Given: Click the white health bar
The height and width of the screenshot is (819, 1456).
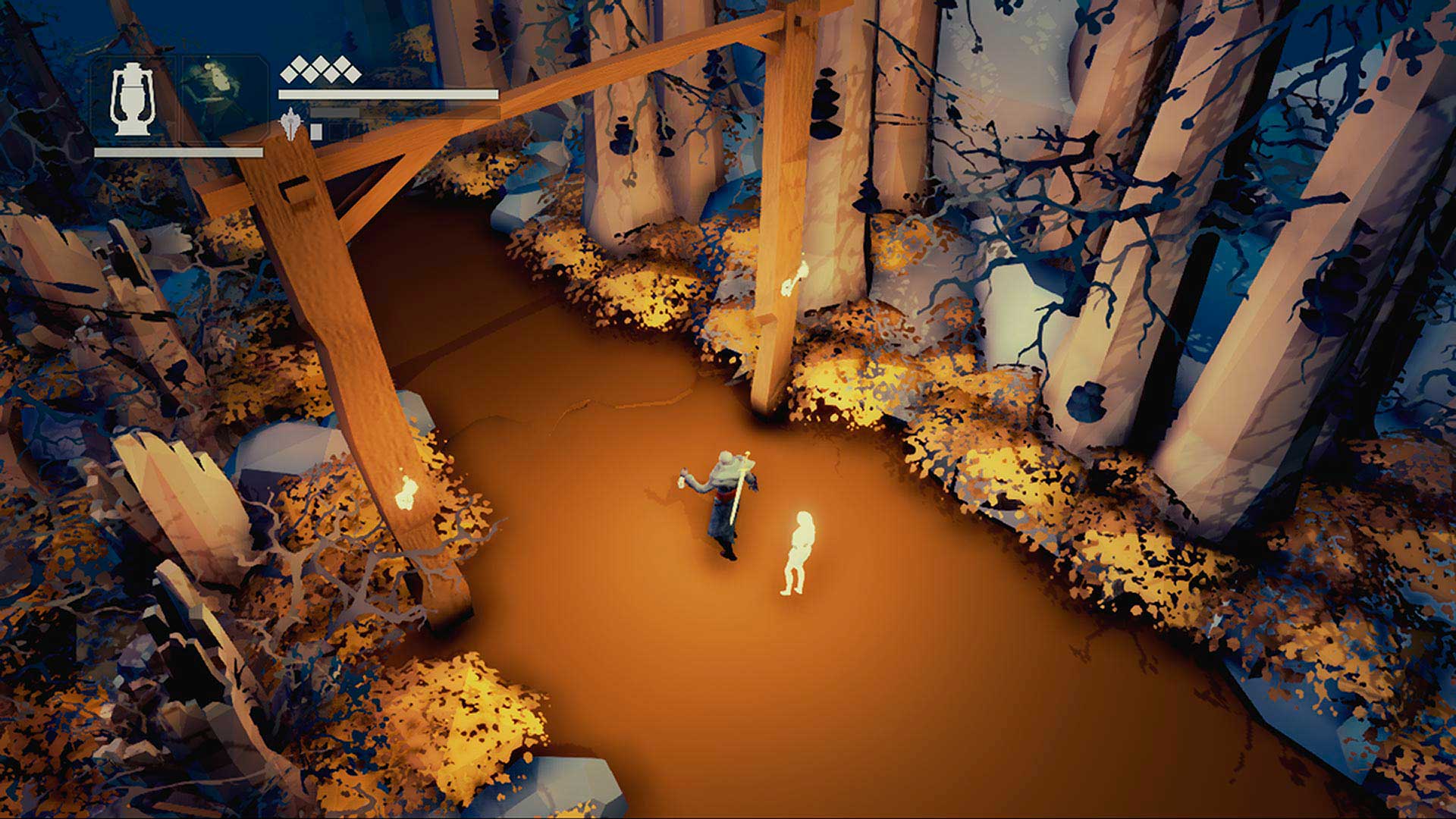Looking at the screenshot, I should click(x=387, y=93).
